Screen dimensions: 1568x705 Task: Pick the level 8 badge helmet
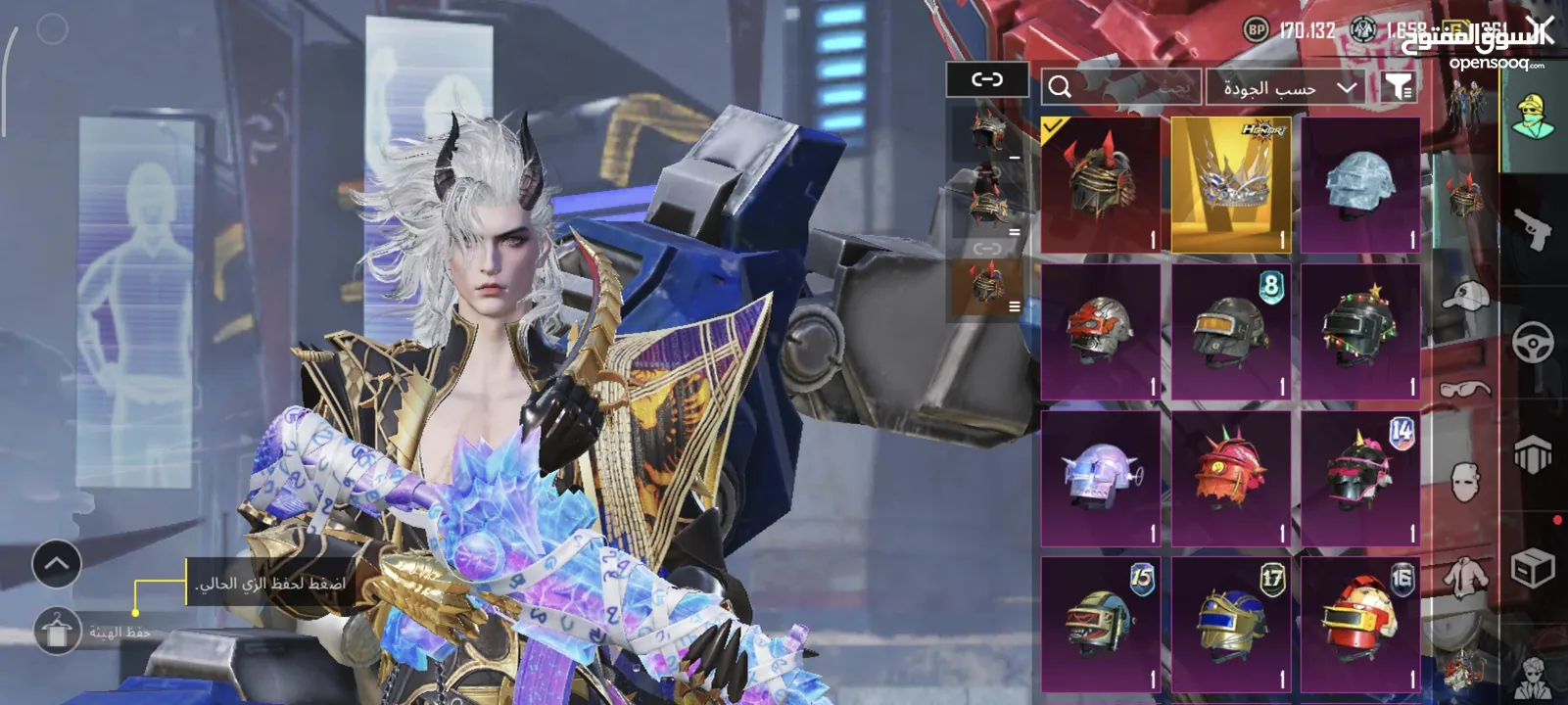1231,332
